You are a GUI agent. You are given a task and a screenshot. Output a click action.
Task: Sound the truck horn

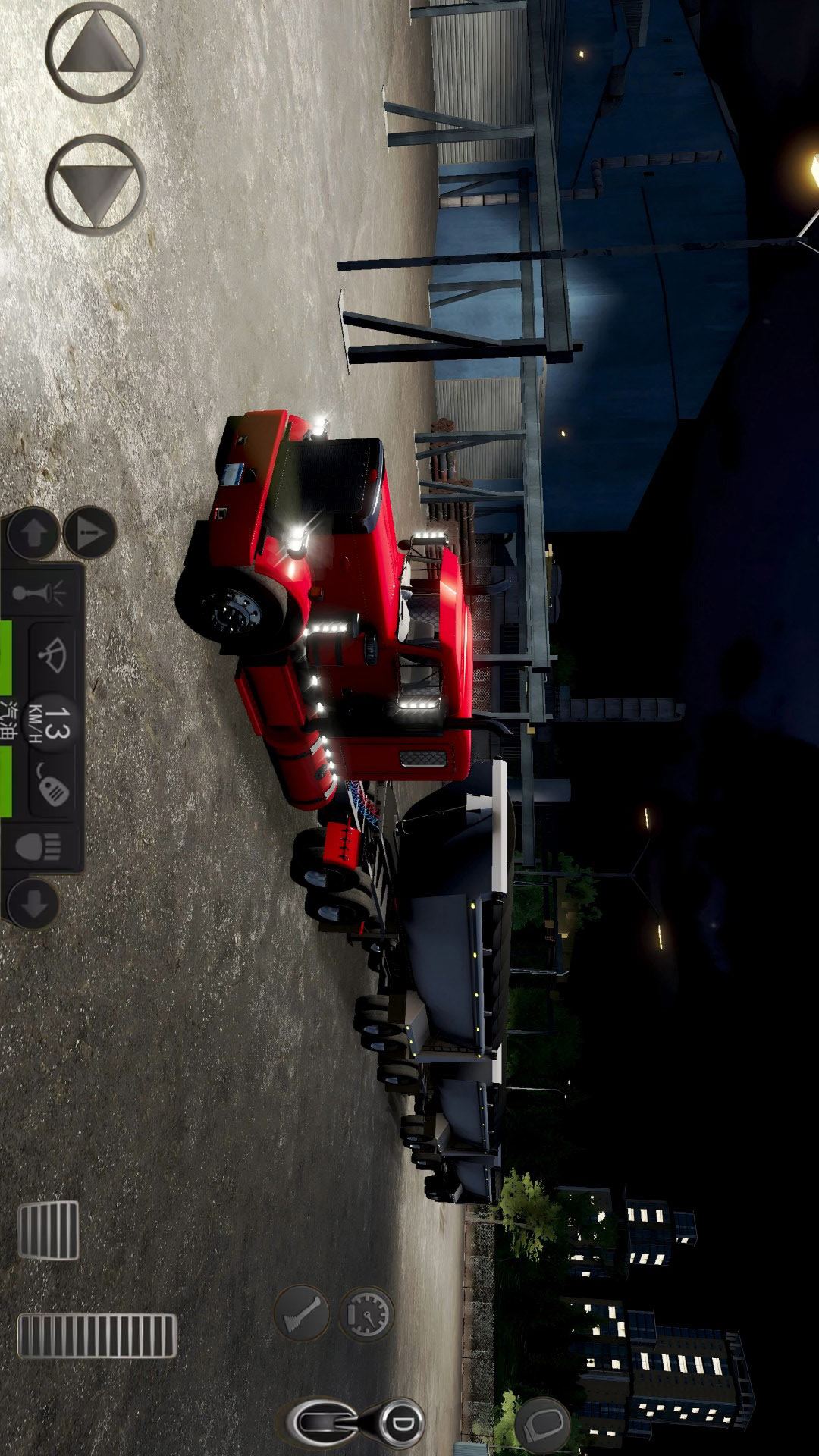pos(43,592)
